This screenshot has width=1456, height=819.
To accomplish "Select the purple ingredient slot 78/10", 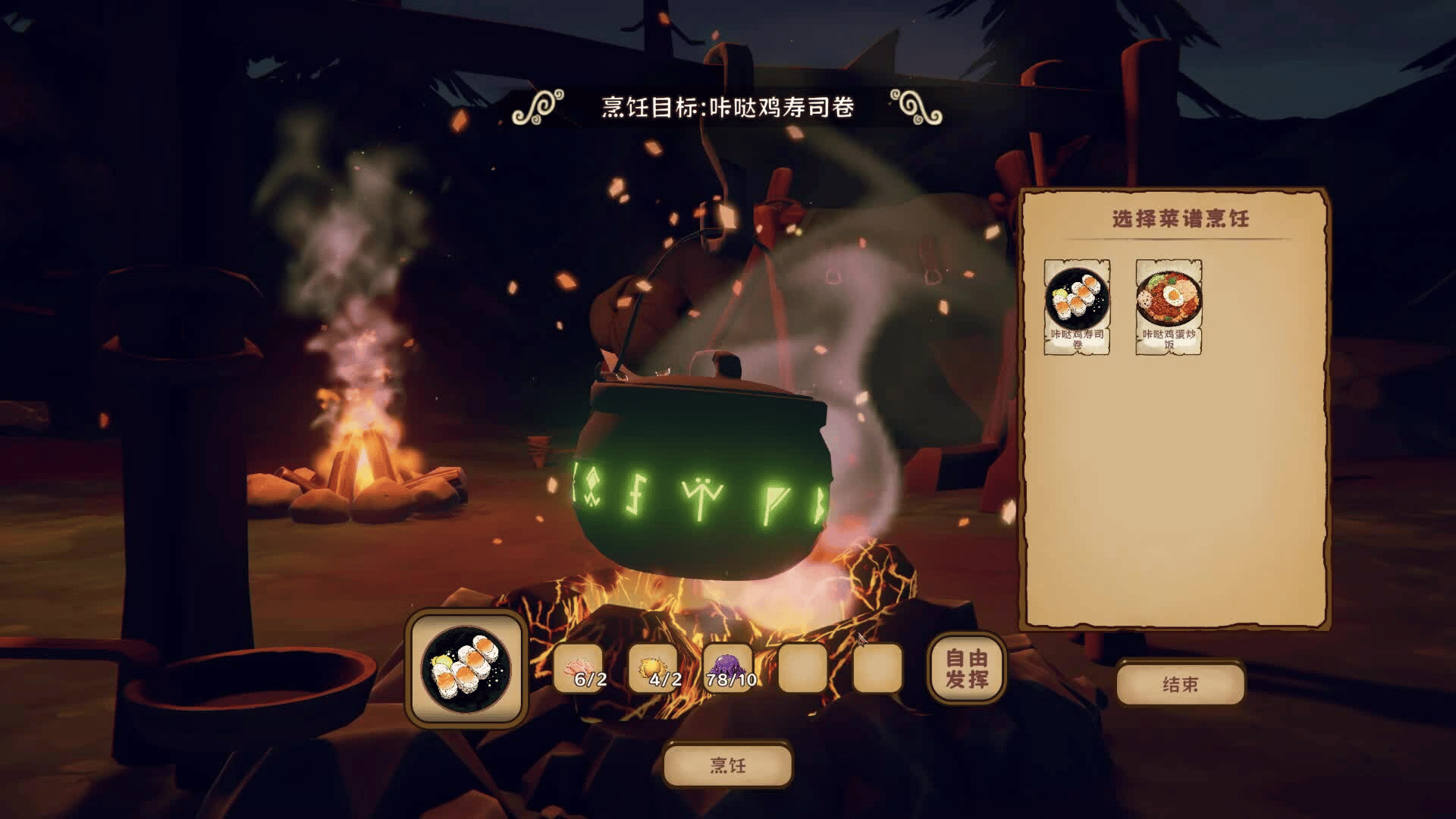I will click(x=728, y=669).
